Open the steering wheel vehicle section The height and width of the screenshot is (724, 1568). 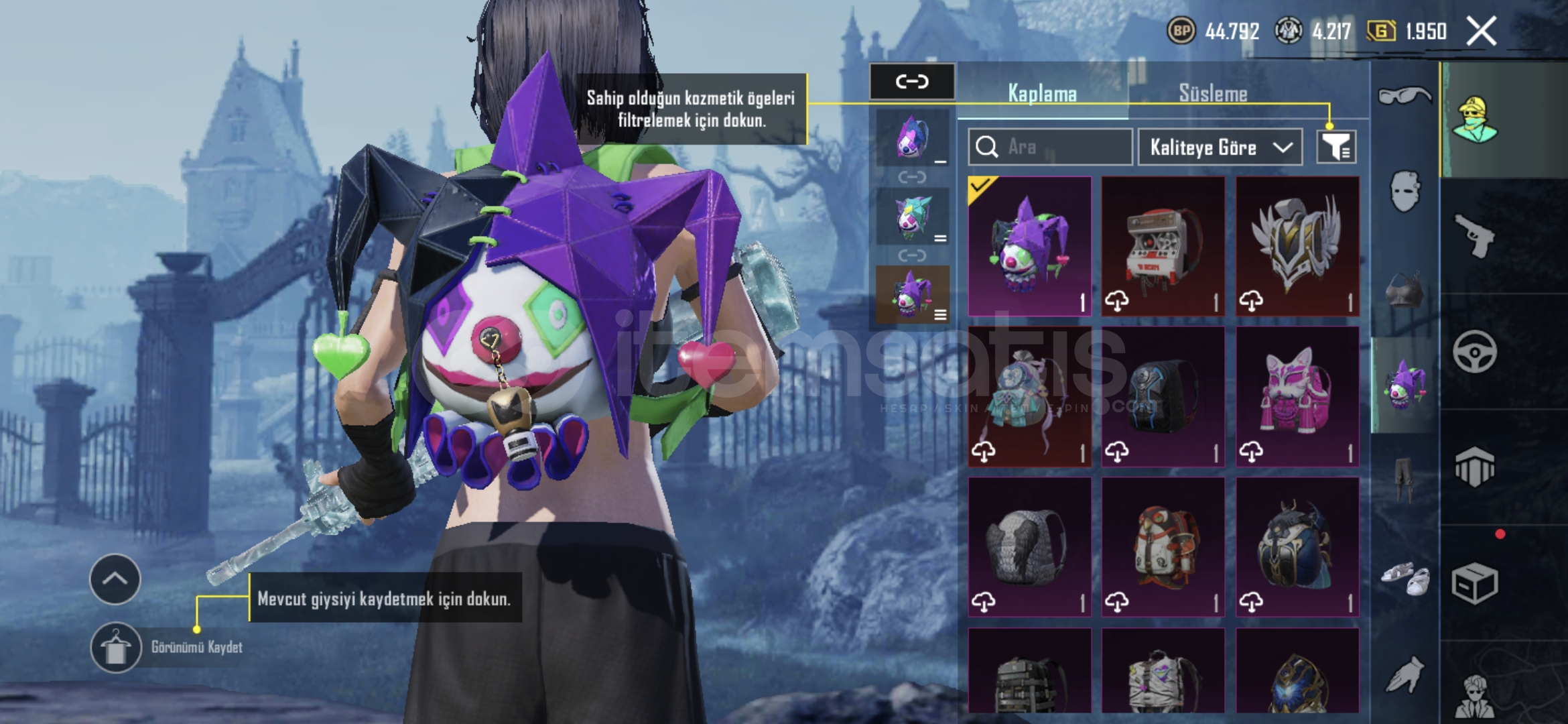(1475, 351)
